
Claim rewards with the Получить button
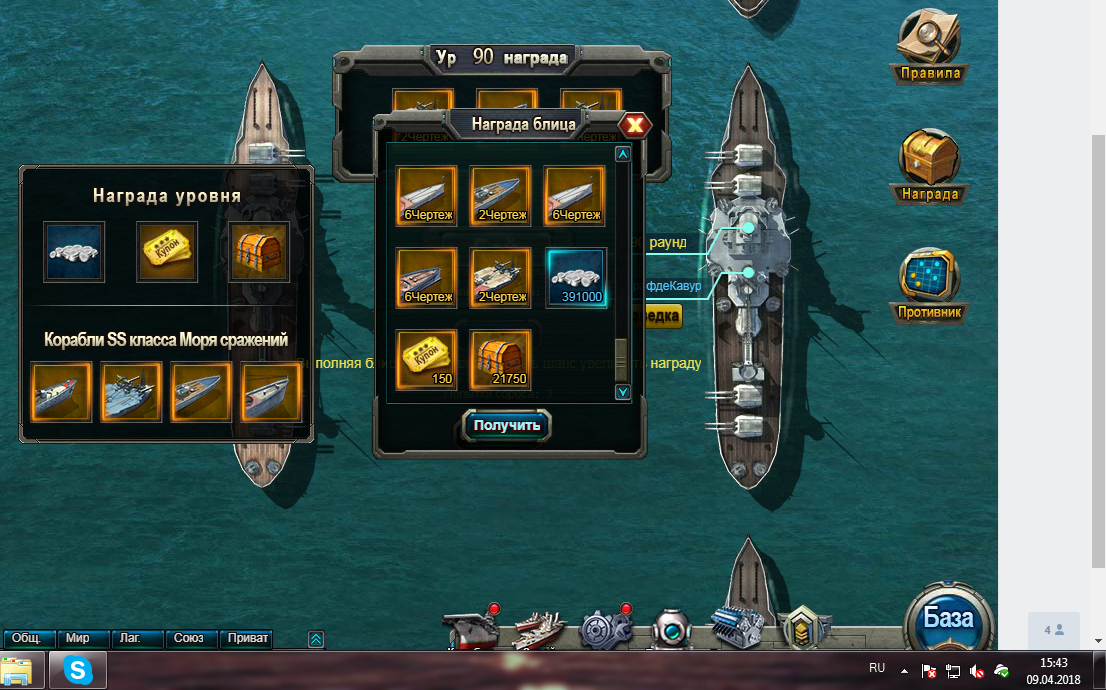click(507, 425)
